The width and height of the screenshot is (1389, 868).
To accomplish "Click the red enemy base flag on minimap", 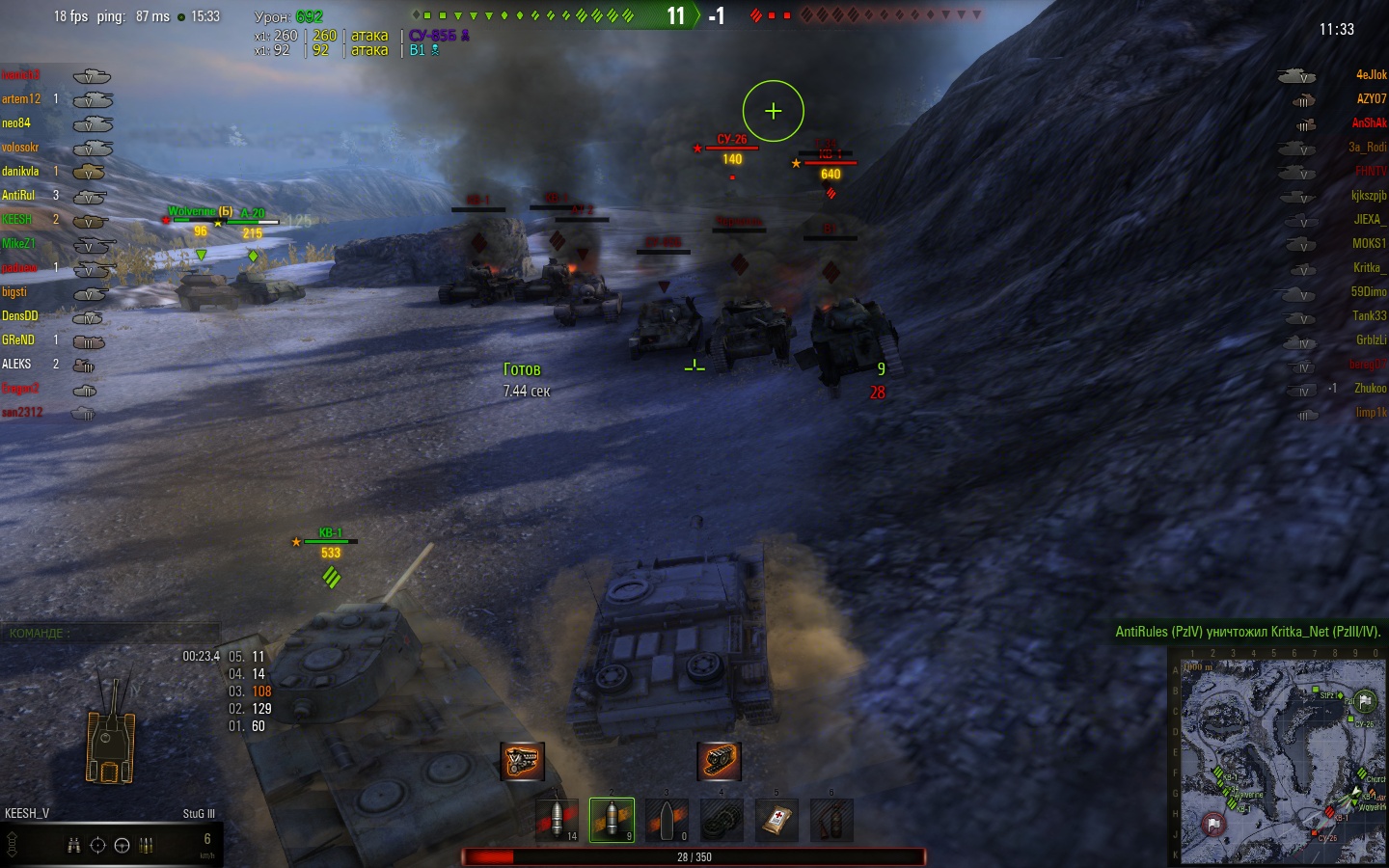I will pyautogui.click(x=1213, y=825).
